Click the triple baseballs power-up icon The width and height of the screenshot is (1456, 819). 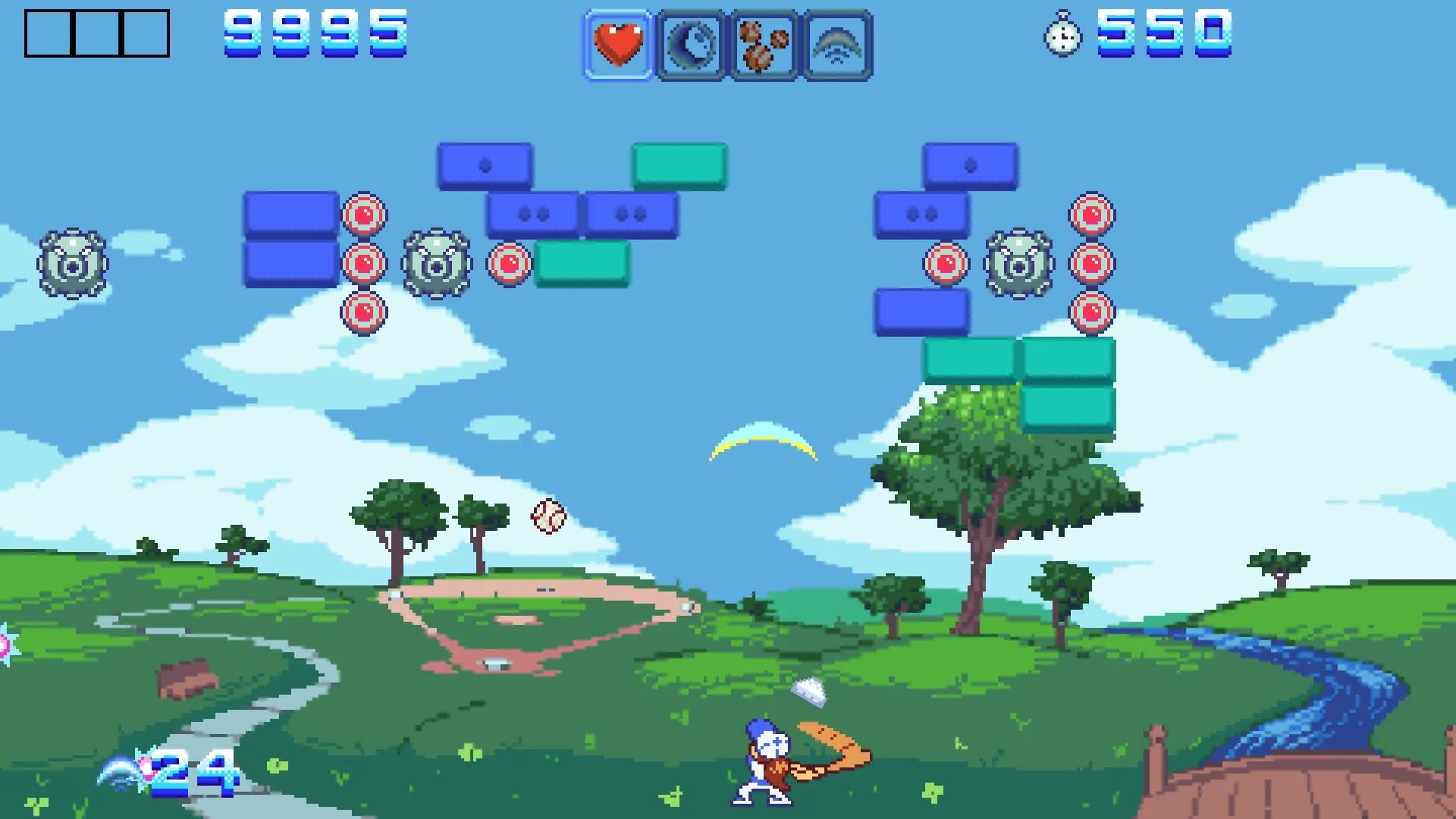coord(762,43)
